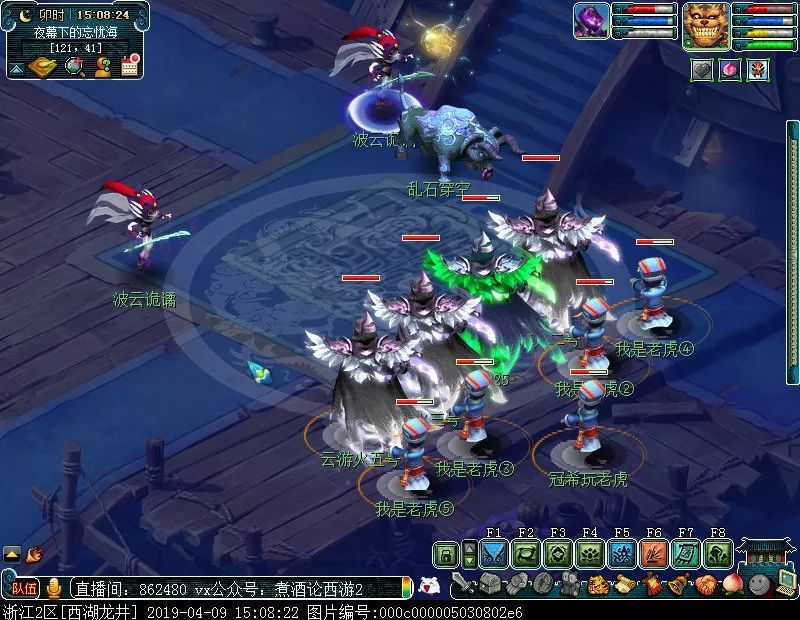
Task: Toggle the hotbar padlock button
Action: pos(447,554)
